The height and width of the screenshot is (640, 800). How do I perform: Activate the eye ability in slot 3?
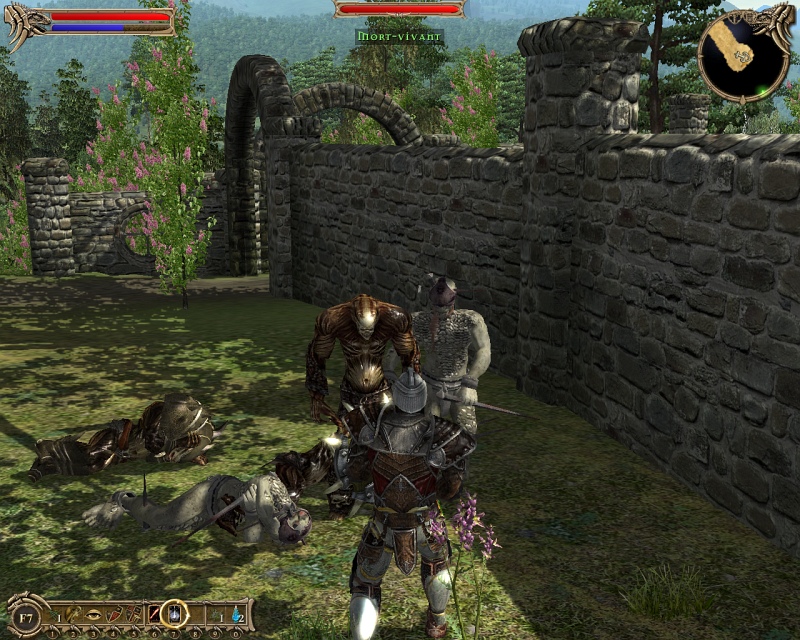pos(93,613)
